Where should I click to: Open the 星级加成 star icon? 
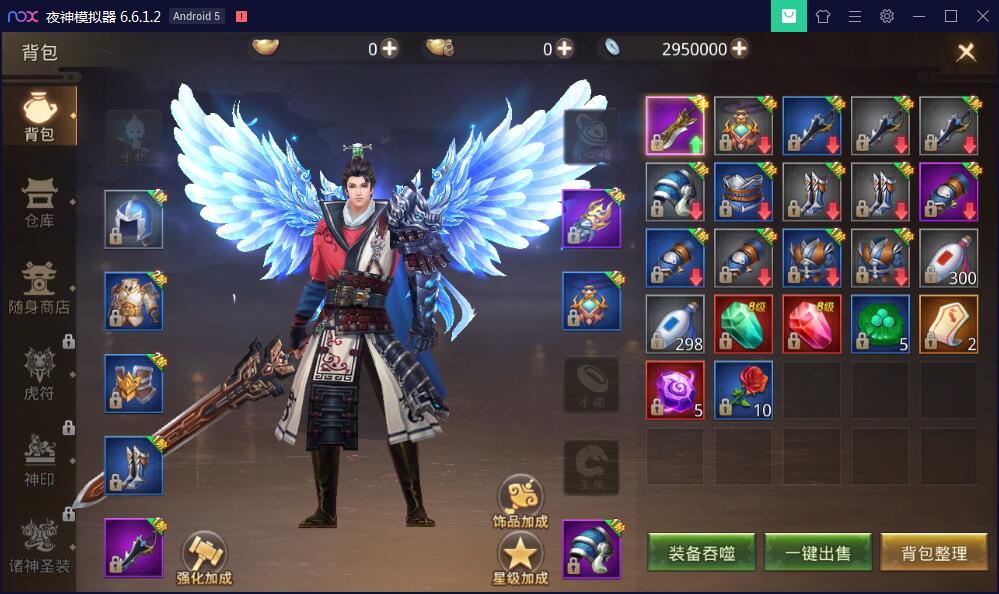point(520,558)
